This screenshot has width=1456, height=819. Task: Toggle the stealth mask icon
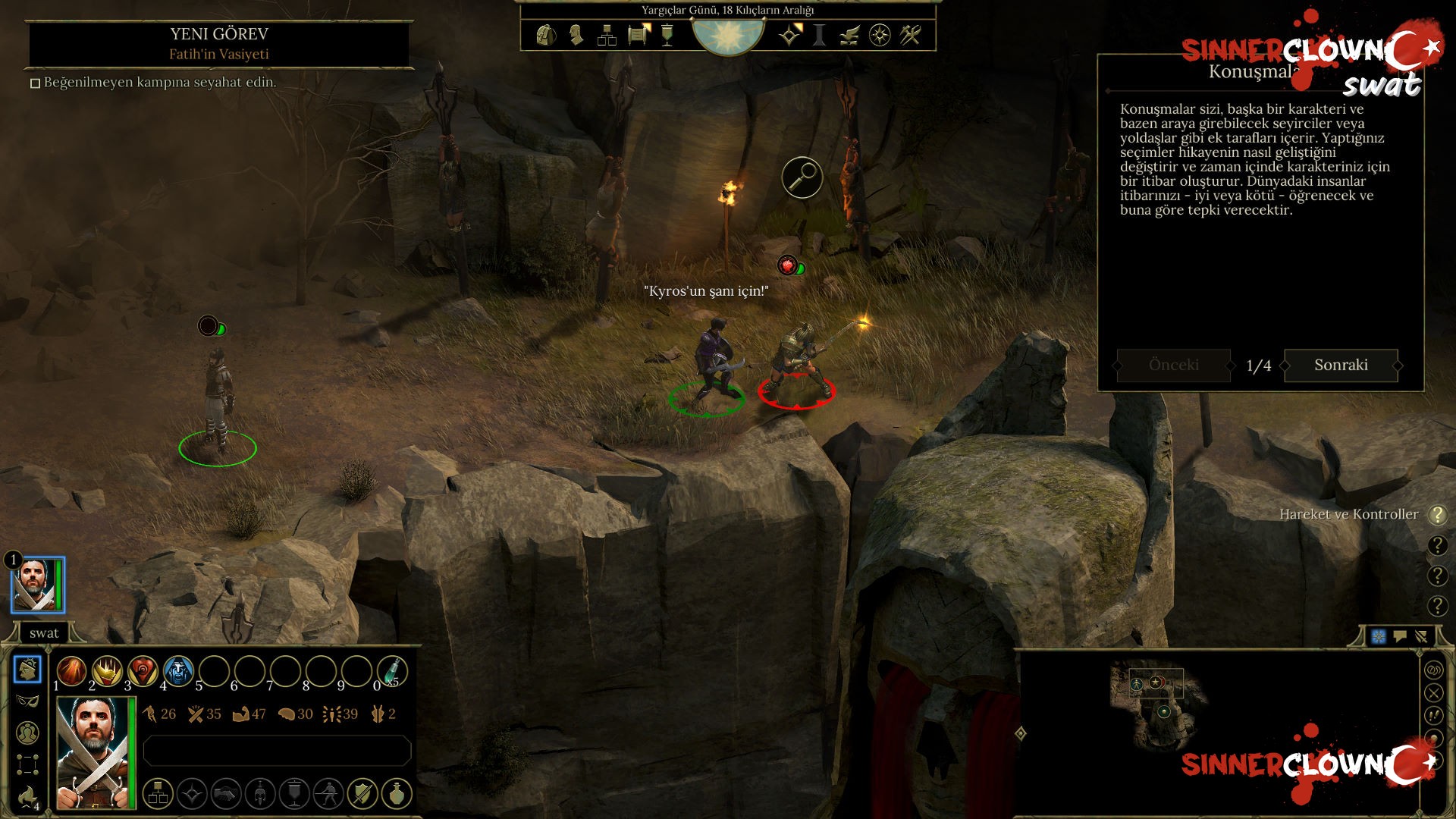coord(27,701)
